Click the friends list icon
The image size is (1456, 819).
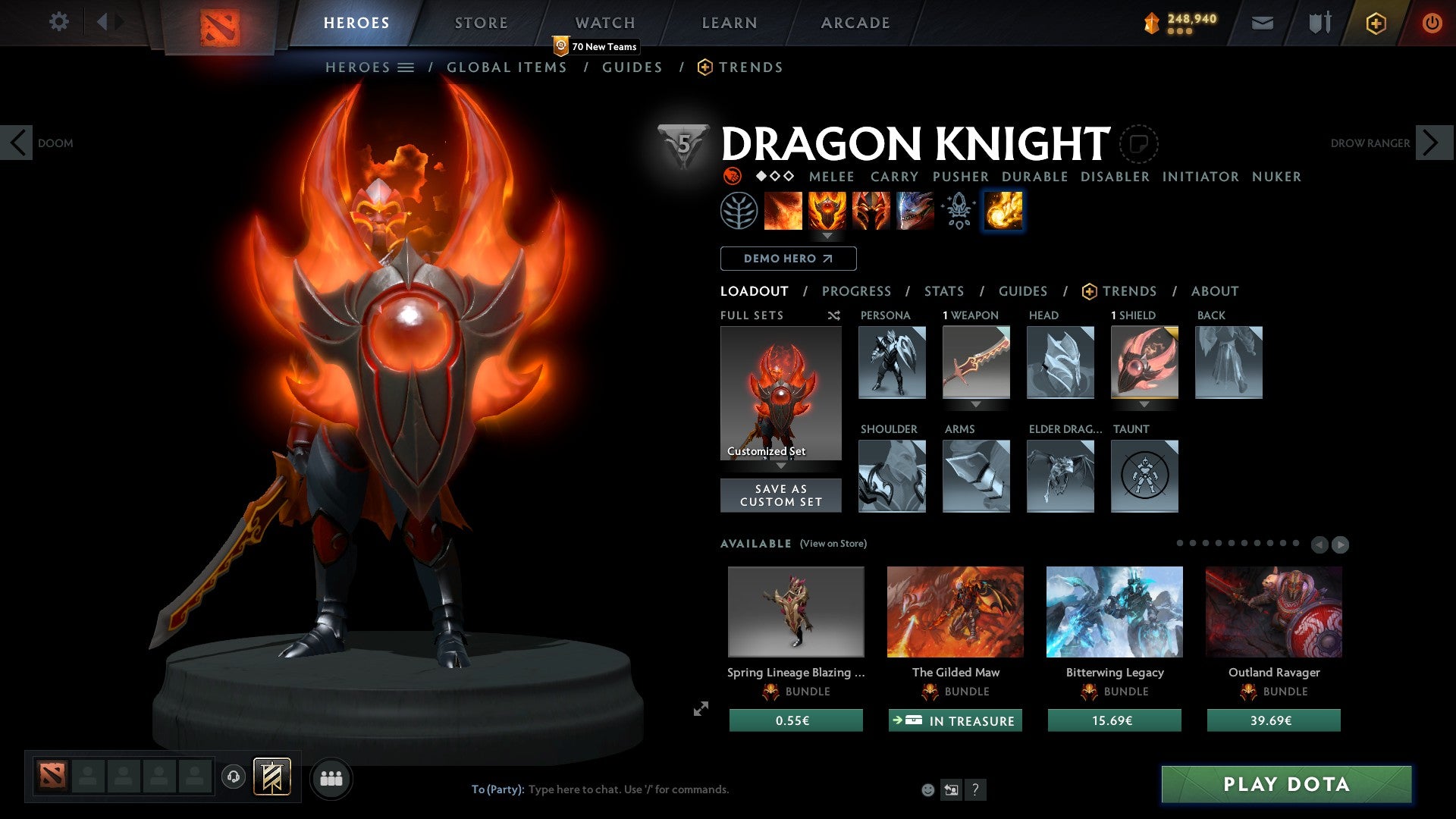pyautogui.click(x=331, y=777)
